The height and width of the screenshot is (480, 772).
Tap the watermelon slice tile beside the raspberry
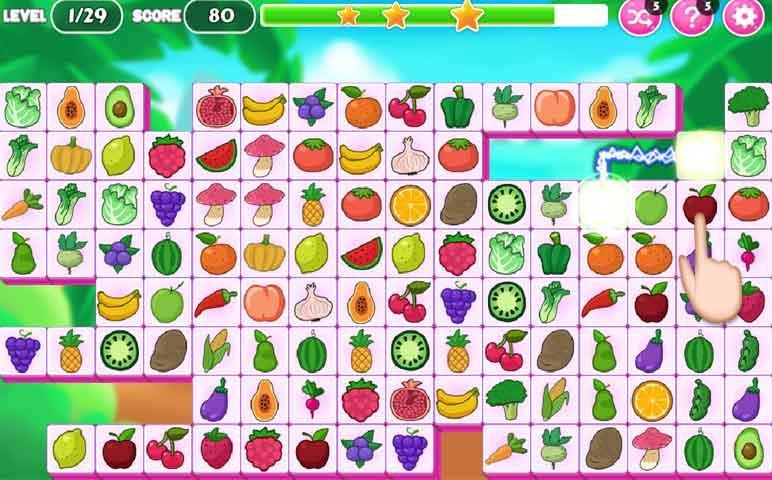pos(215,156)
